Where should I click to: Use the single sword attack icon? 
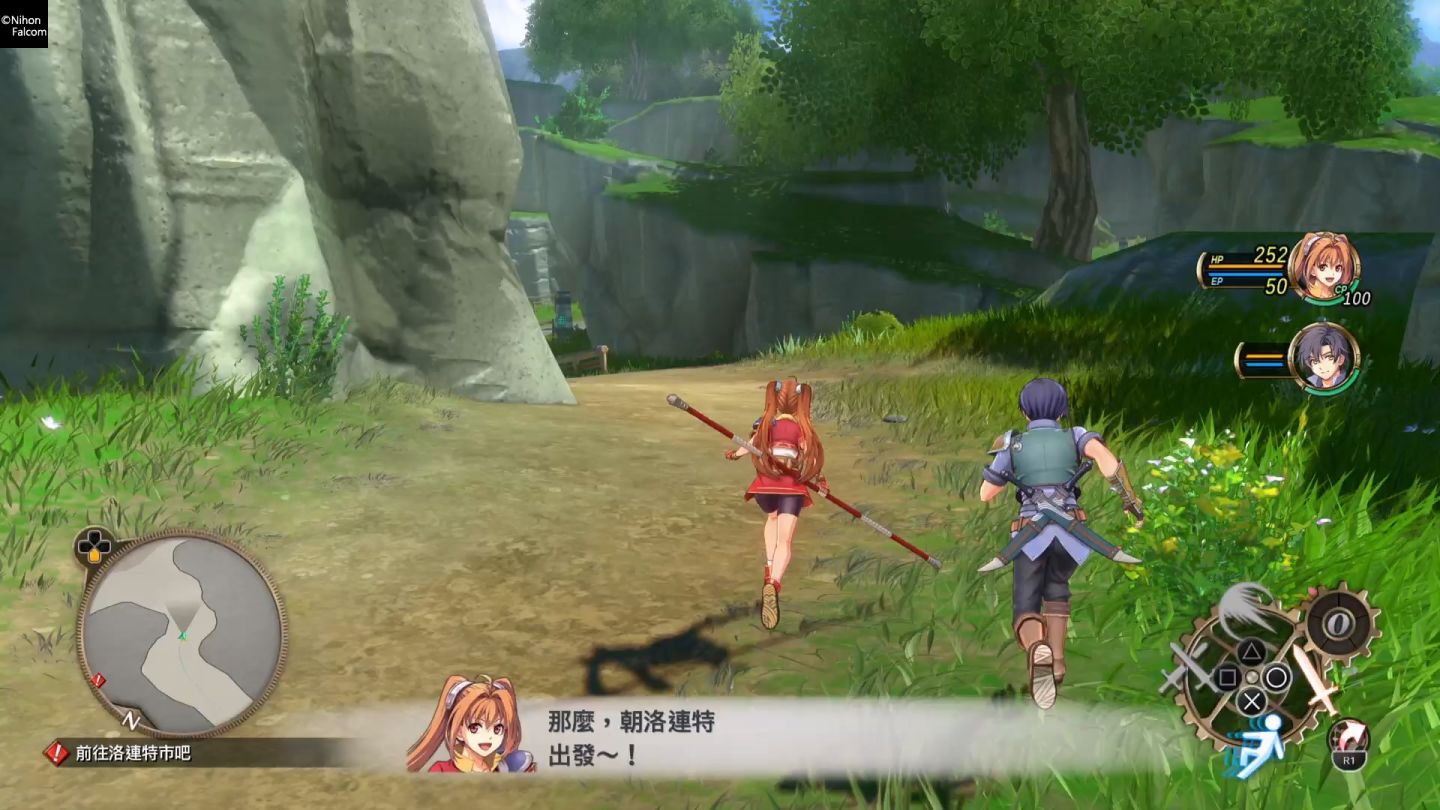1312,678
